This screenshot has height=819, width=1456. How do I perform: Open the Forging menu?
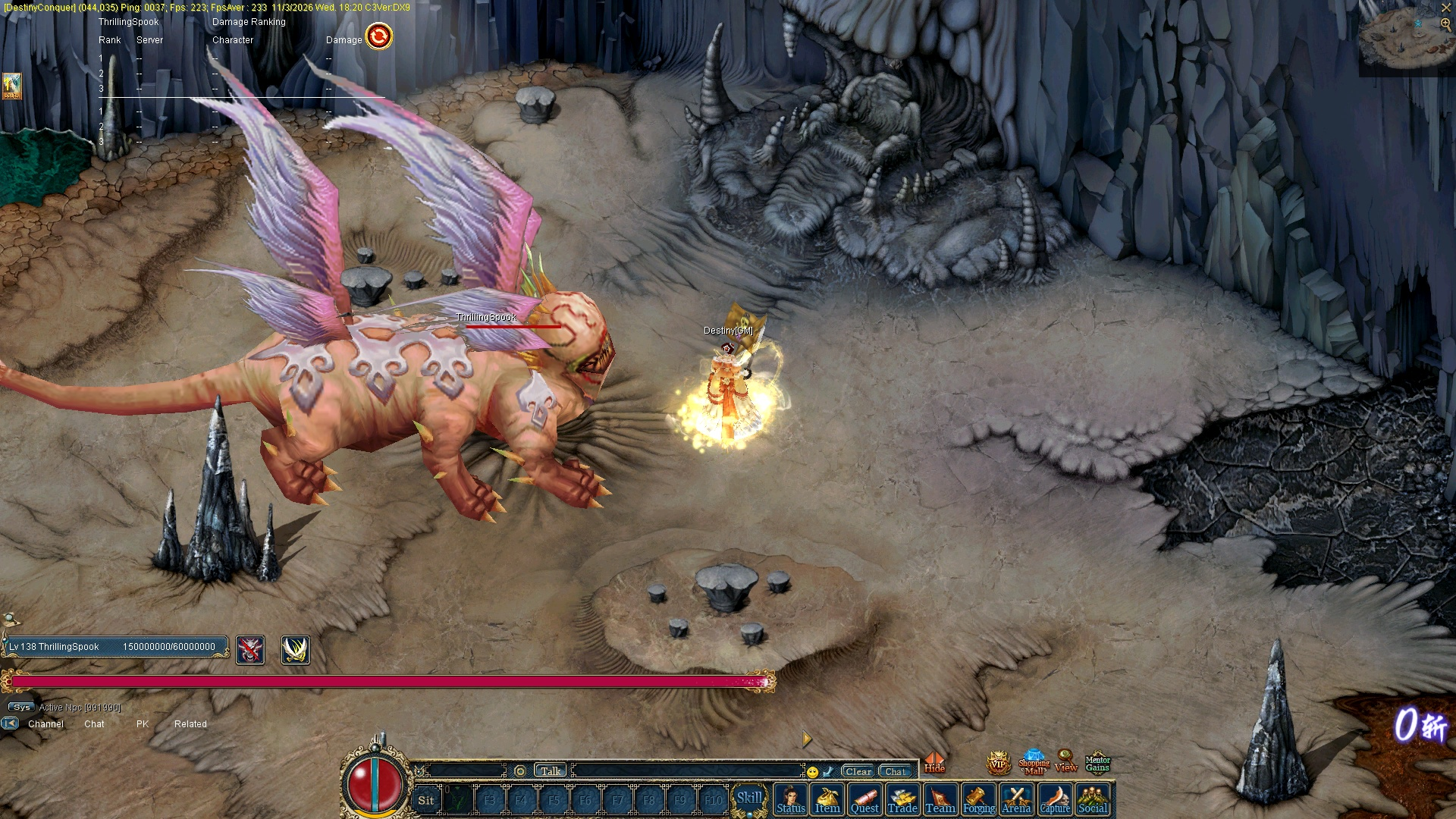[978, 800]
